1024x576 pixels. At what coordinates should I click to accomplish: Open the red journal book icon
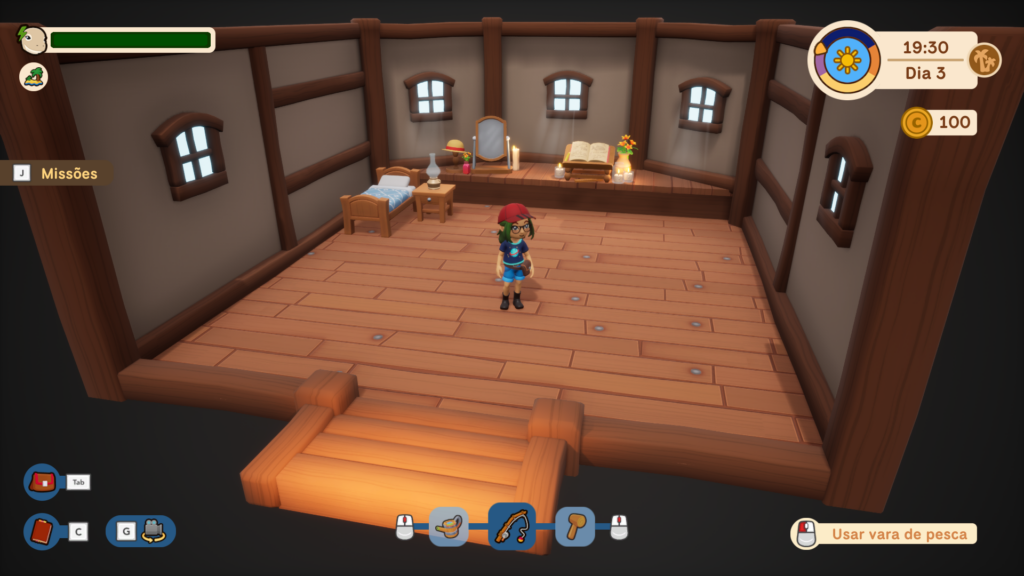coord(42,532)
